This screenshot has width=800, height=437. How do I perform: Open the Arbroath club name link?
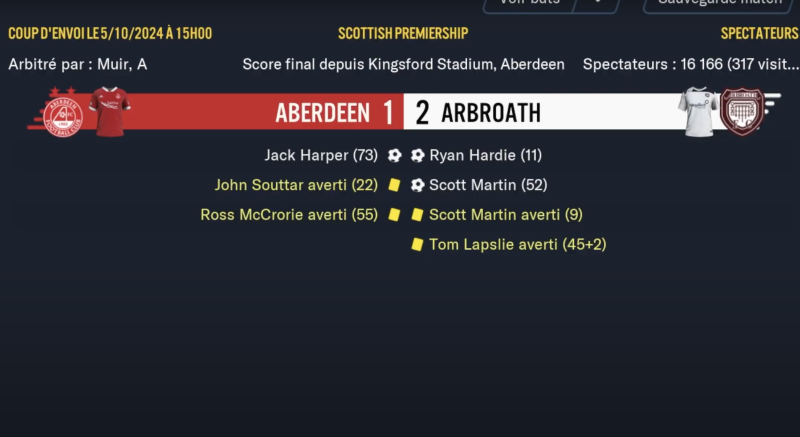(x=491, y=112)
